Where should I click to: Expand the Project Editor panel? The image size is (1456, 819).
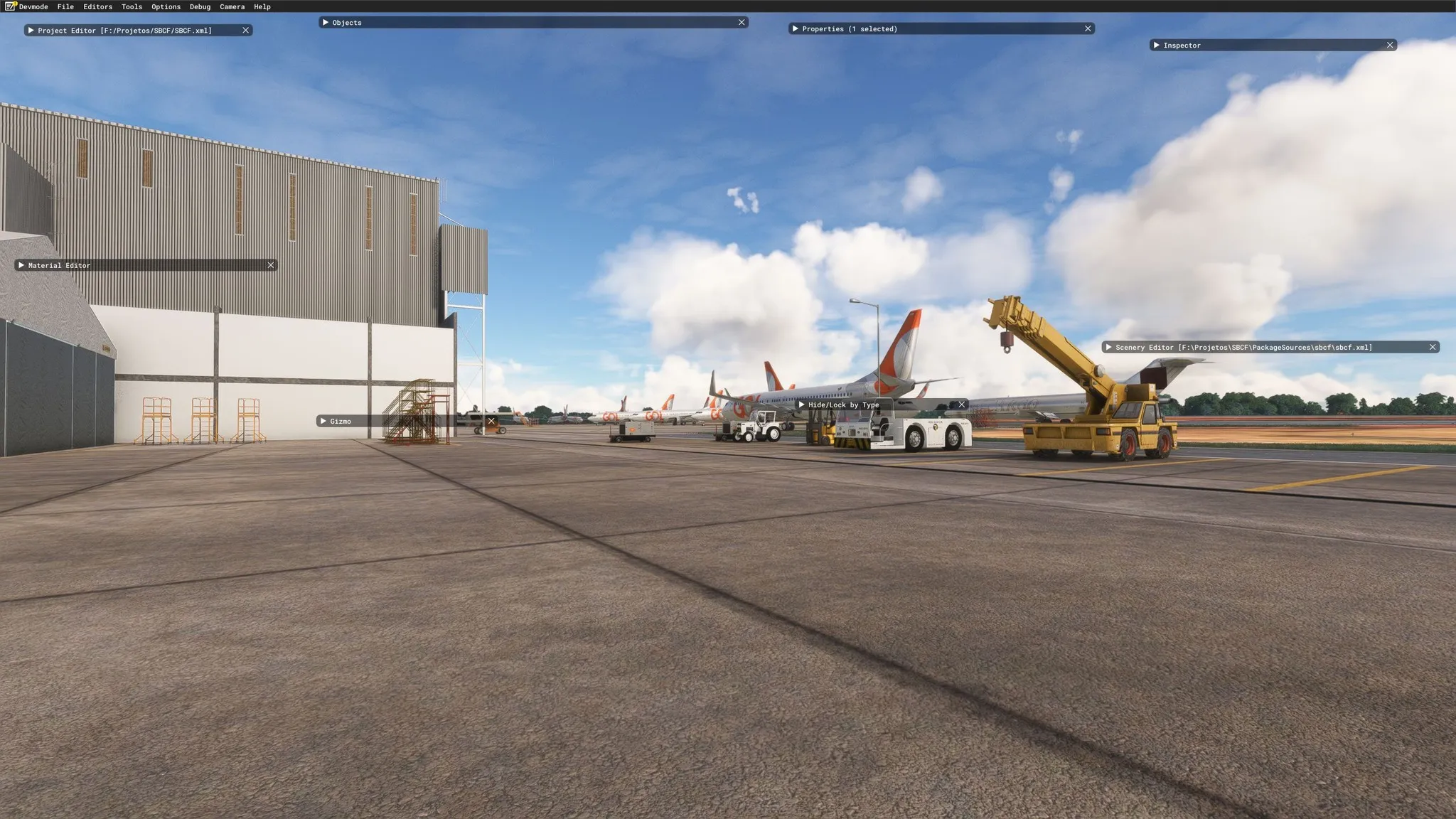point(31,31)
